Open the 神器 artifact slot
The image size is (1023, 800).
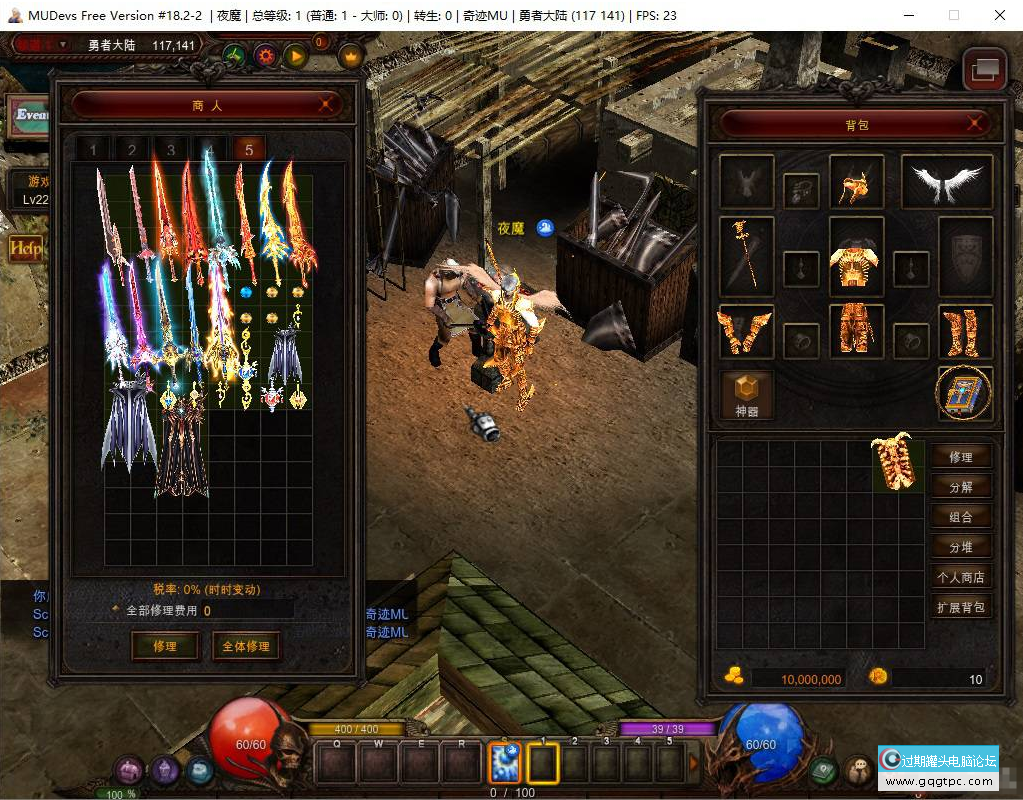point(747,394)
